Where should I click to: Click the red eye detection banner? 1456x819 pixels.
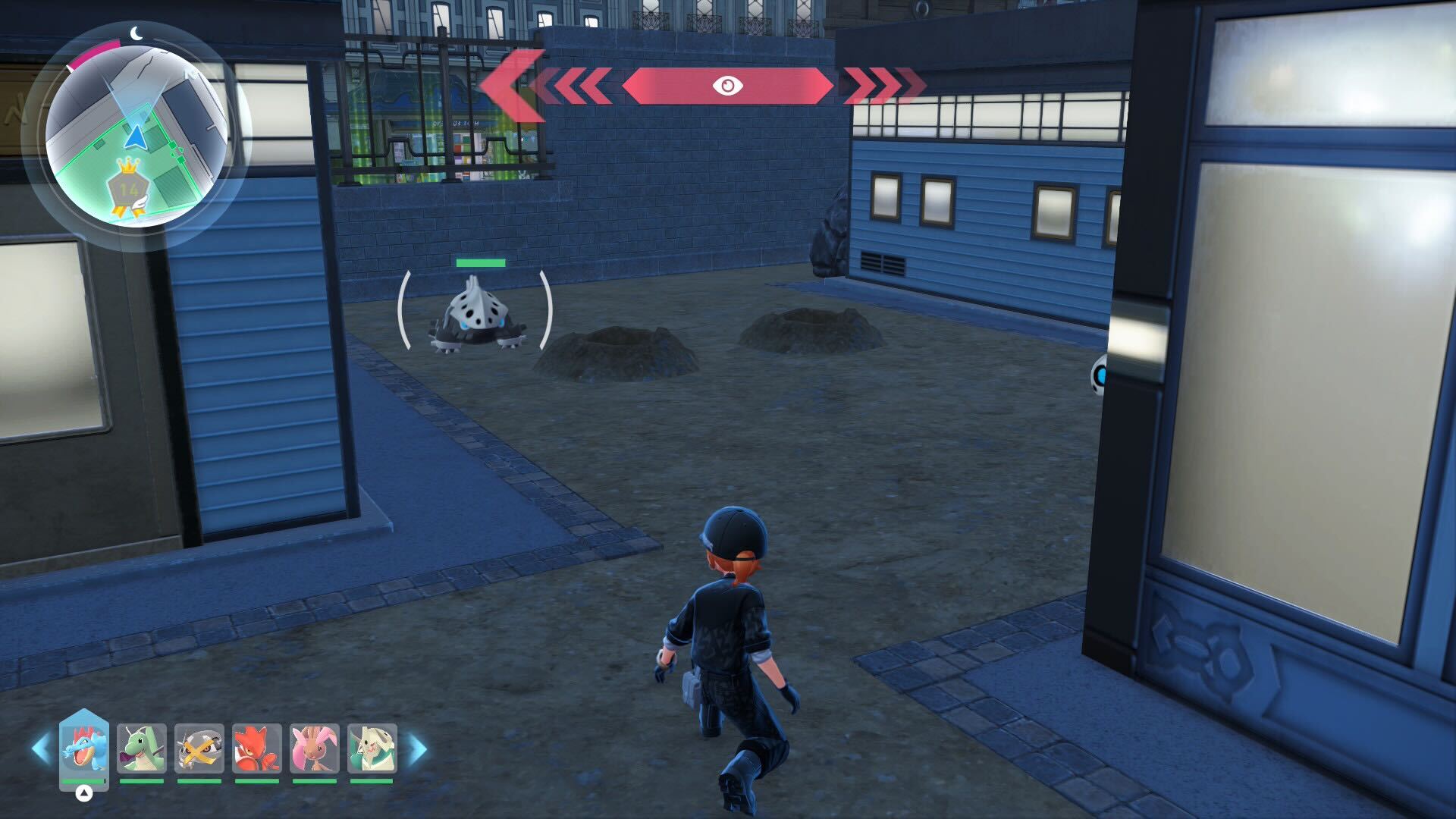pyautogui.click(x=727, y=86)
